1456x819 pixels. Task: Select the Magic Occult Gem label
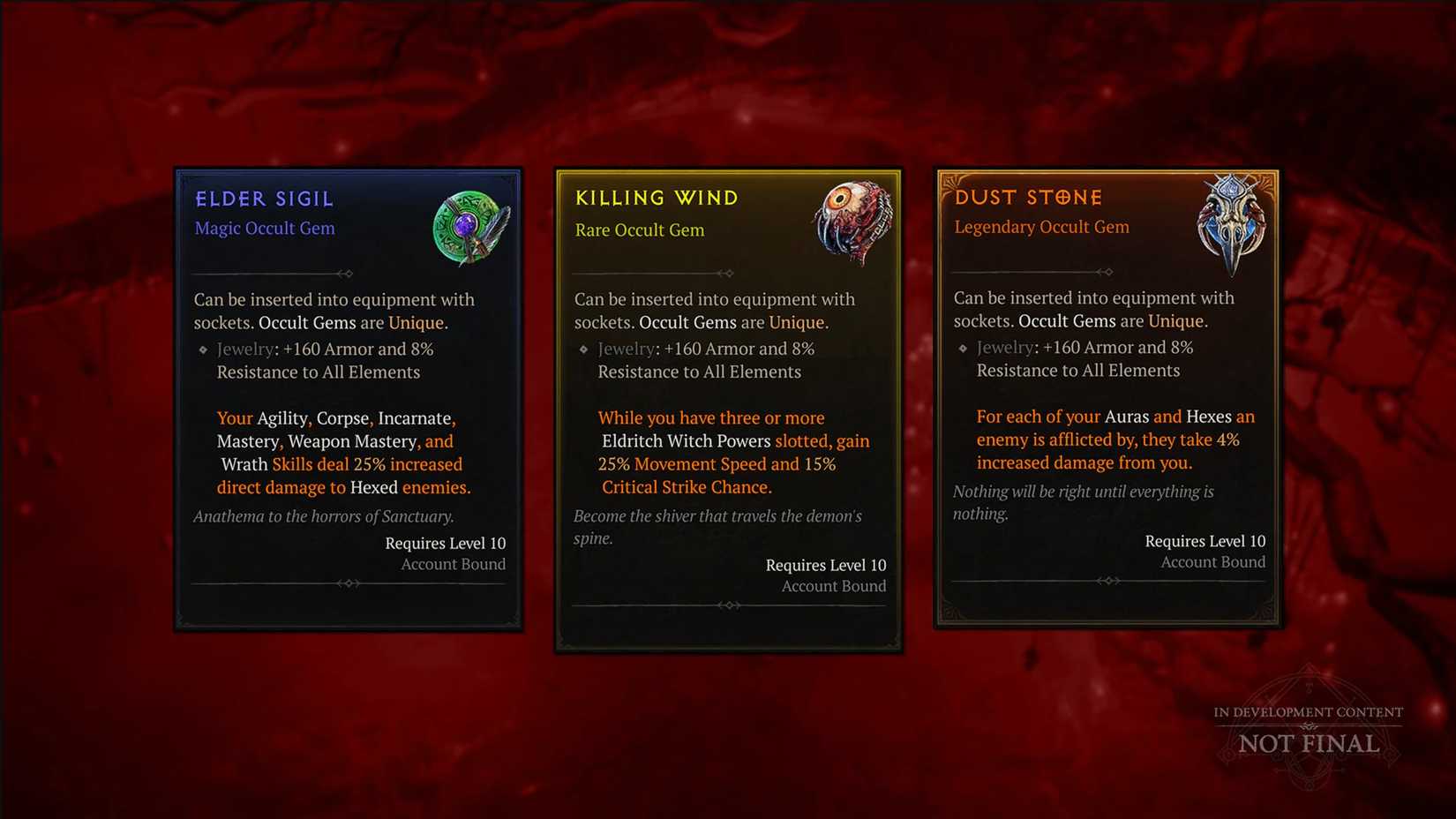(264, 228)
